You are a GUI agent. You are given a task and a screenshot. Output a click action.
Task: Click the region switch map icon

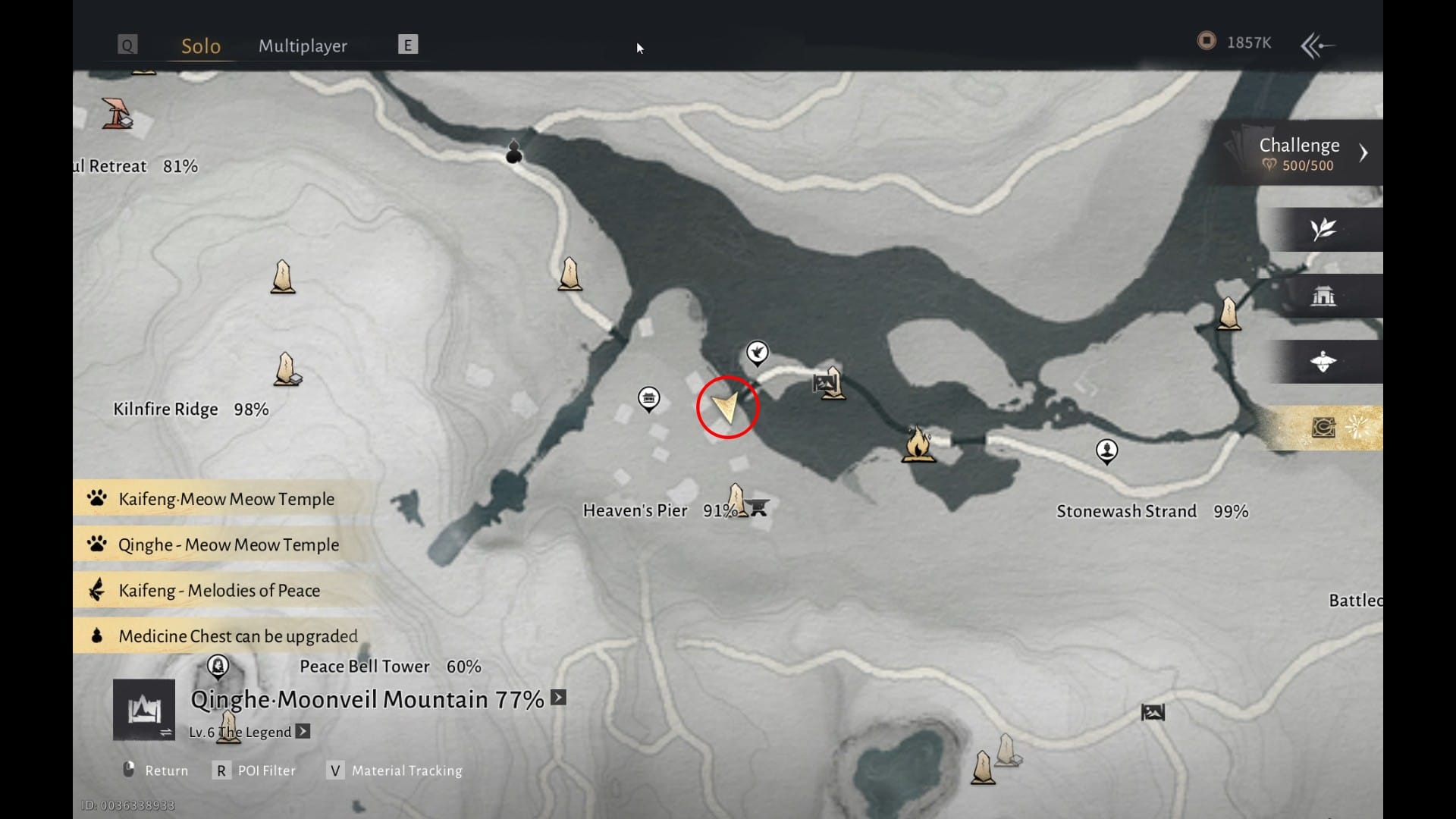point(144,711)
